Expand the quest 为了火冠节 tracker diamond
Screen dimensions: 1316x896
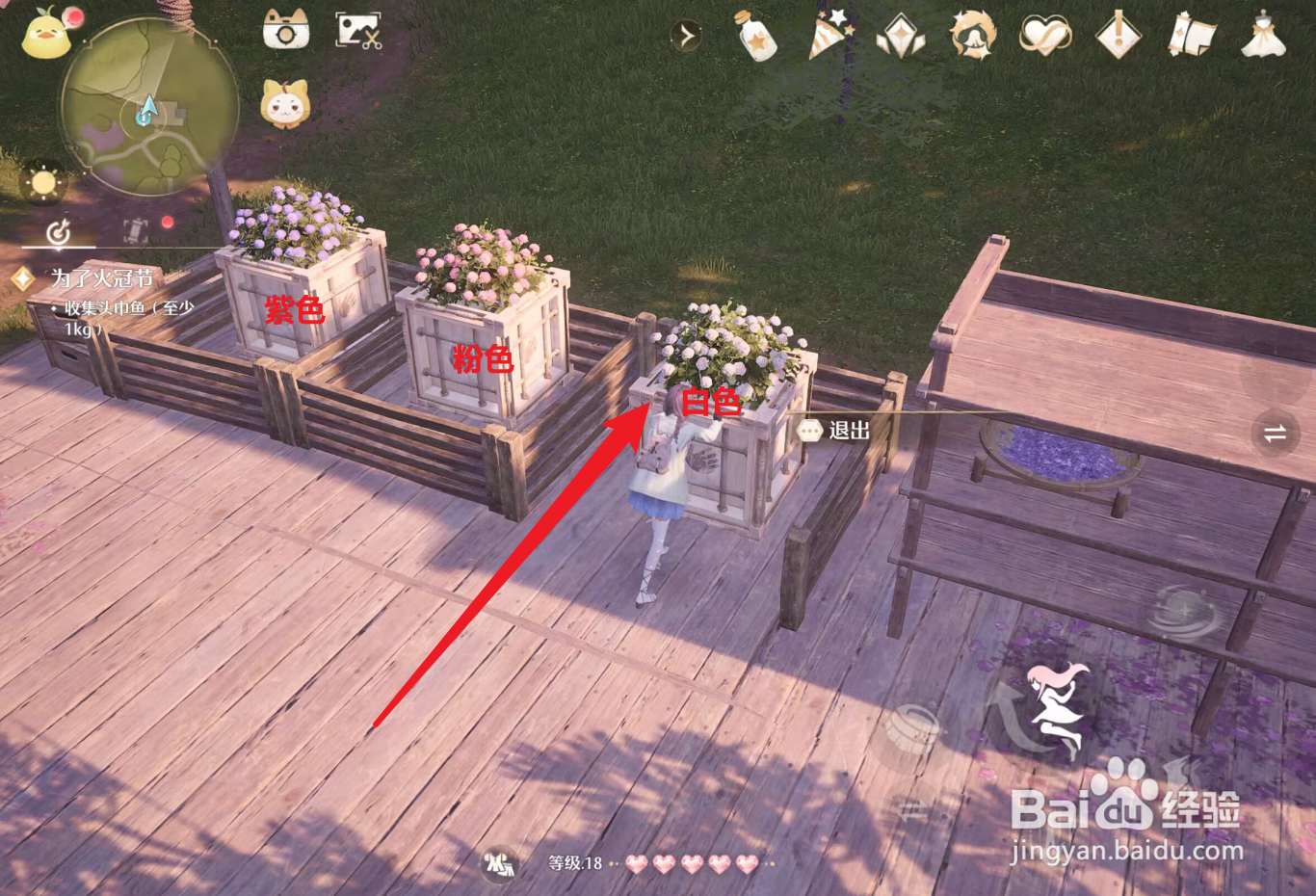click(22, 278)
